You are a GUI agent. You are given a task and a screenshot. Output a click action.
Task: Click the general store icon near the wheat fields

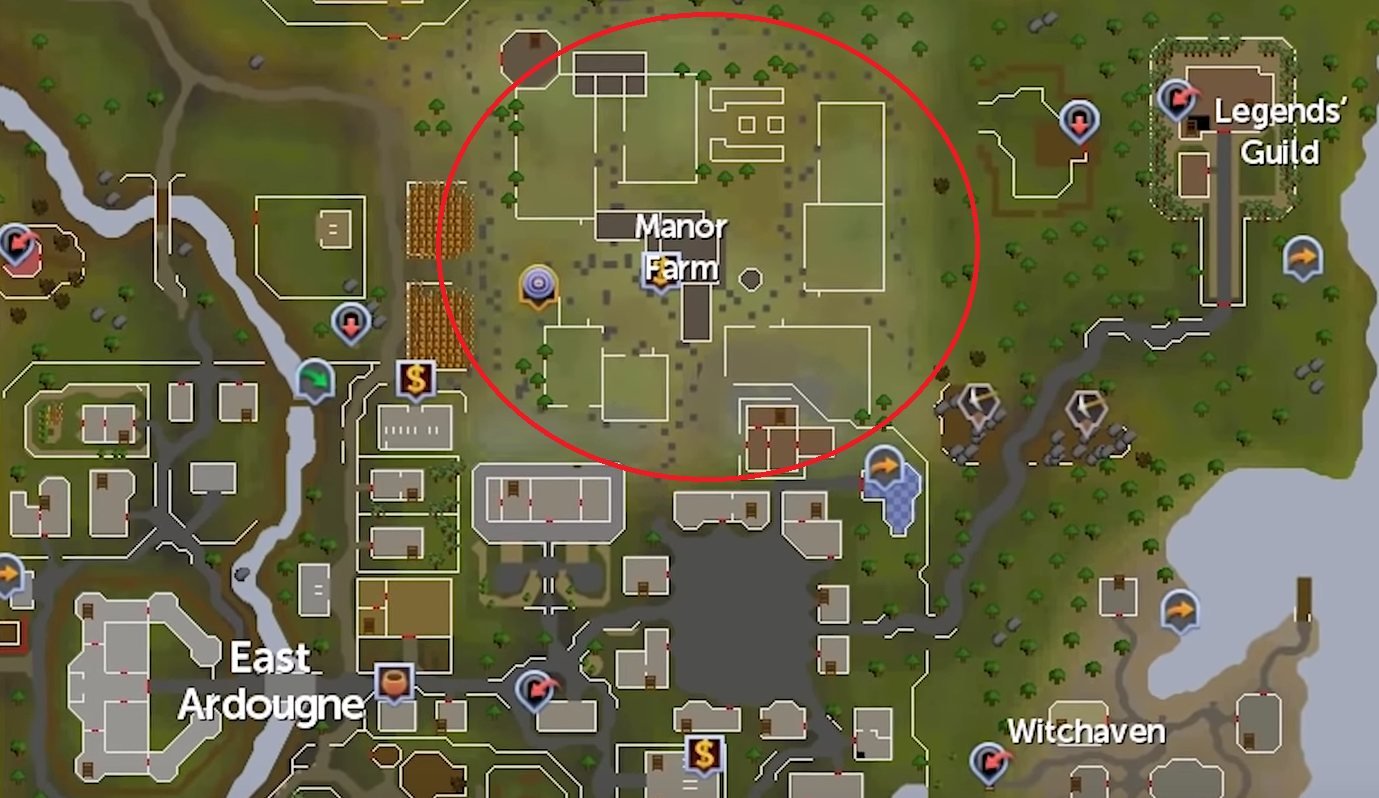(416, 379)
